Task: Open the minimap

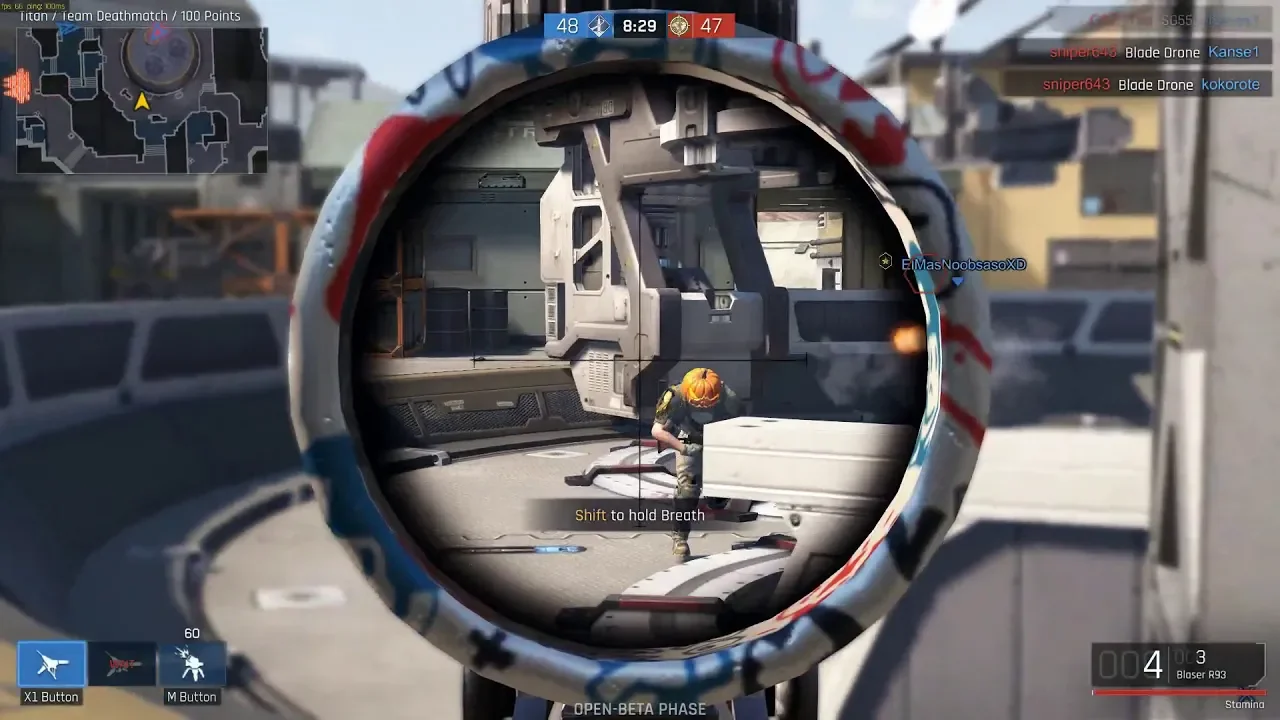Action: tap(142, 100)
